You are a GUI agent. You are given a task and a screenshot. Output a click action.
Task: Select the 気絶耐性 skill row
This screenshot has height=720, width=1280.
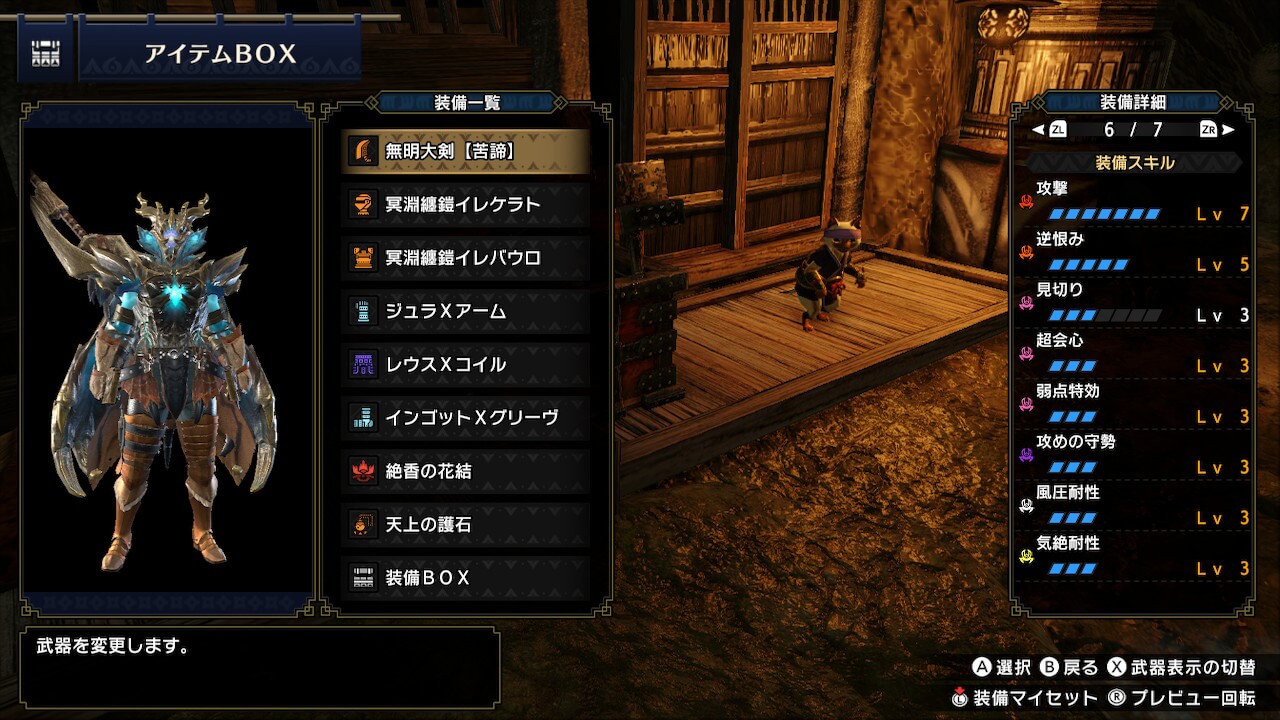pyautogui.click(x=1134, y=556)
